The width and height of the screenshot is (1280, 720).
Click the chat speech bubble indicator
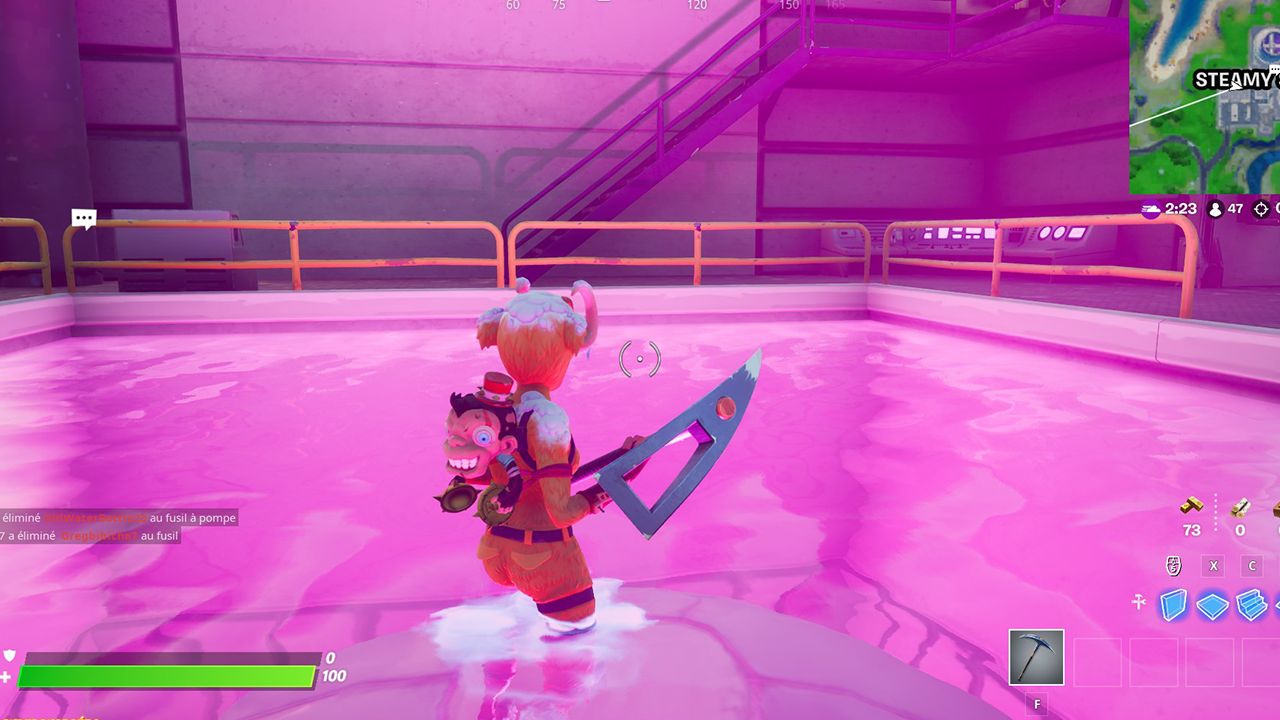click(x=84, y=218)
